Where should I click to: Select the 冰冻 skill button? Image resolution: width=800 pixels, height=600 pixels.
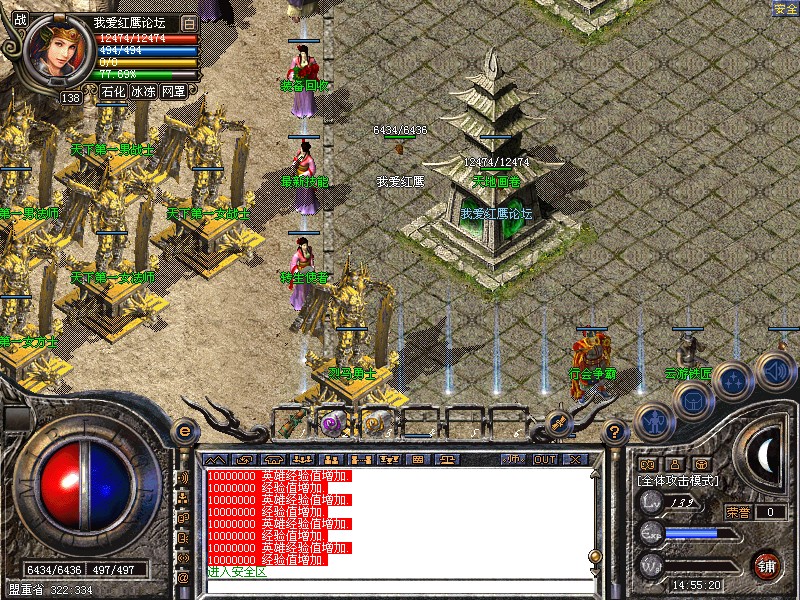(143, 91)
